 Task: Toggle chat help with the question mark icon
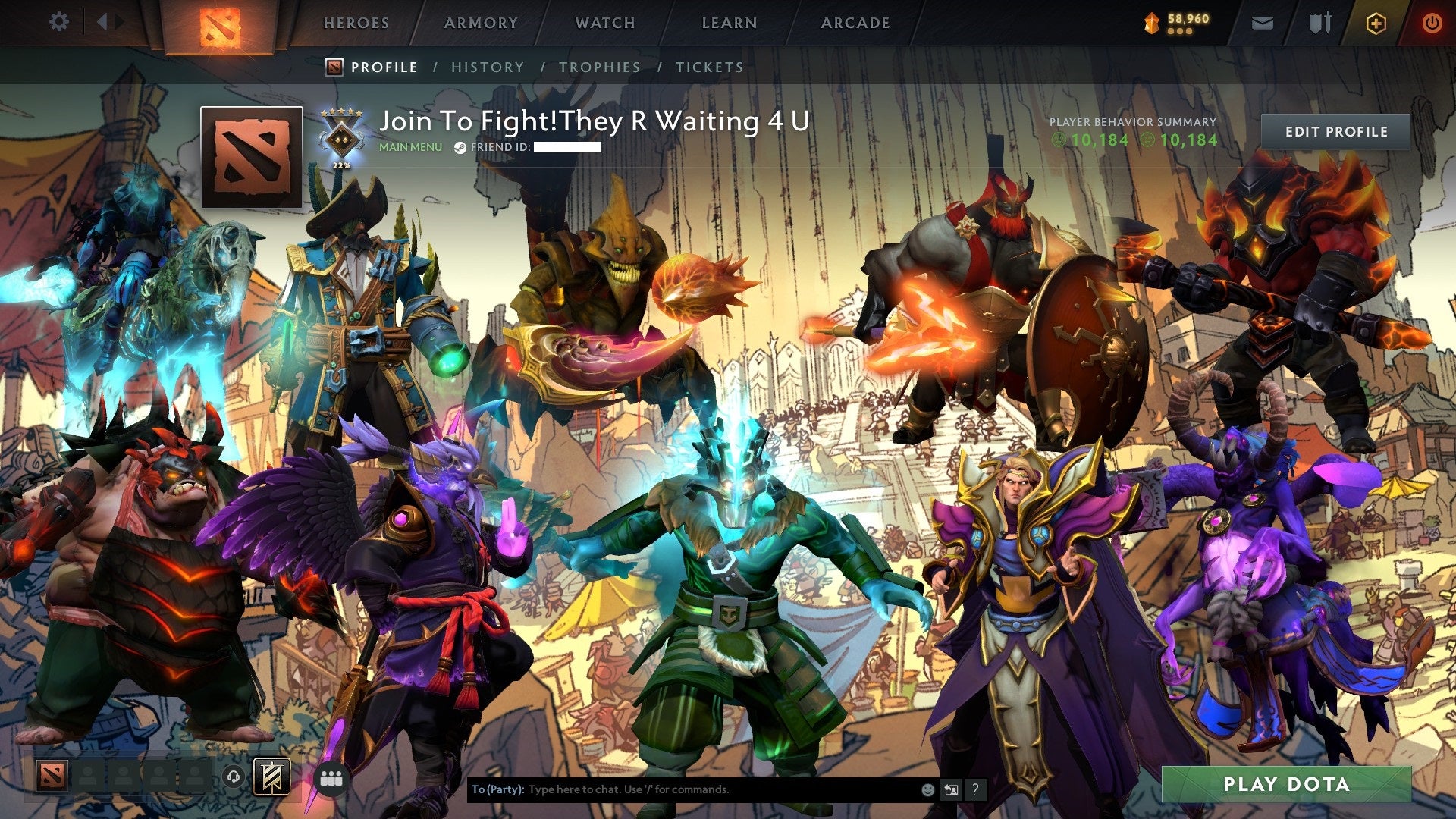click(x=974, y=789)
